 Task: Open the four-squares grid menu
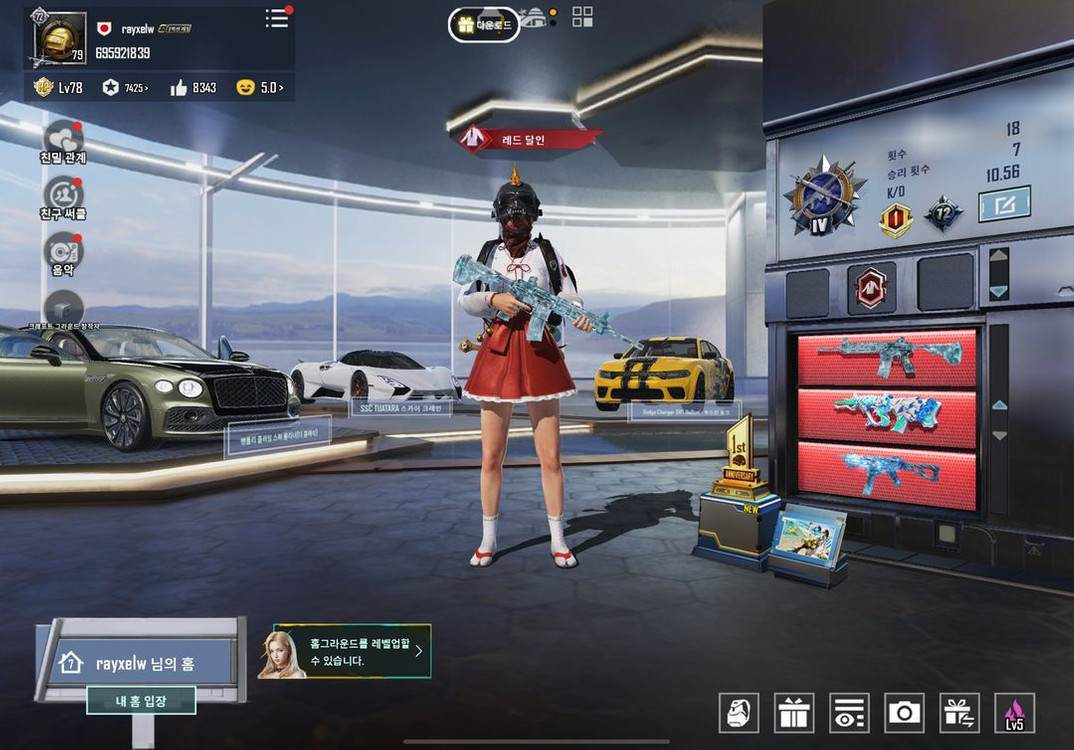[x=582, y=17]
